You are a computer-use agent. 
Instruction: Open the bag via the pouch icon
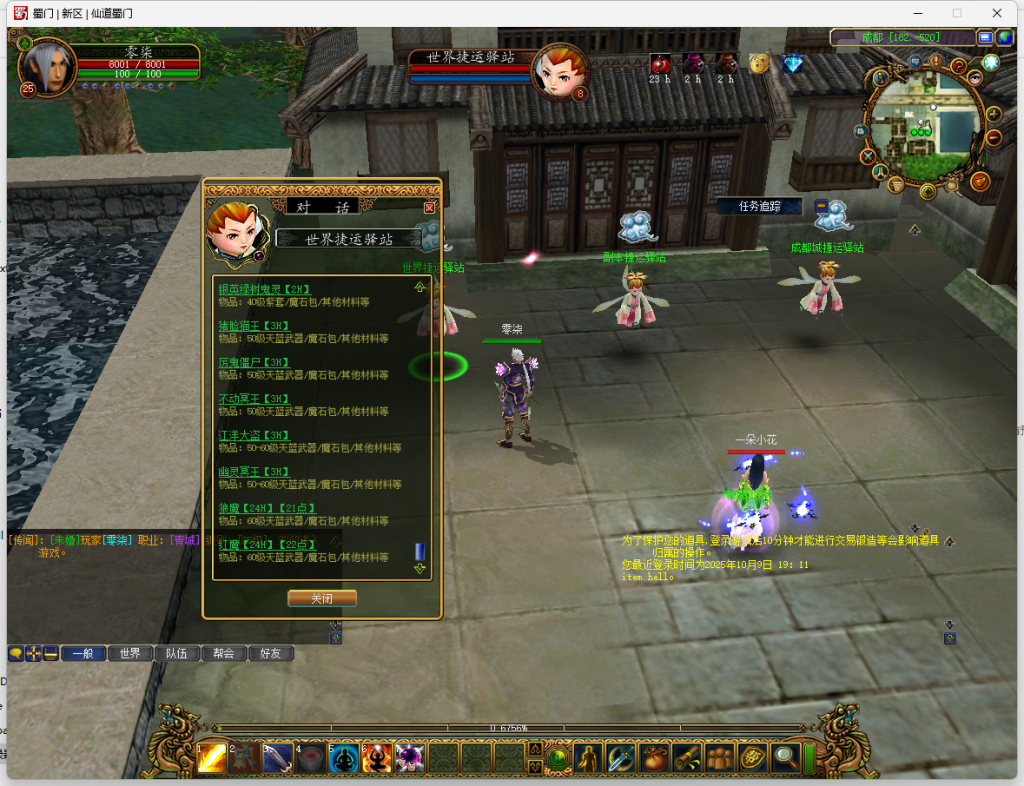click(654, 758)
